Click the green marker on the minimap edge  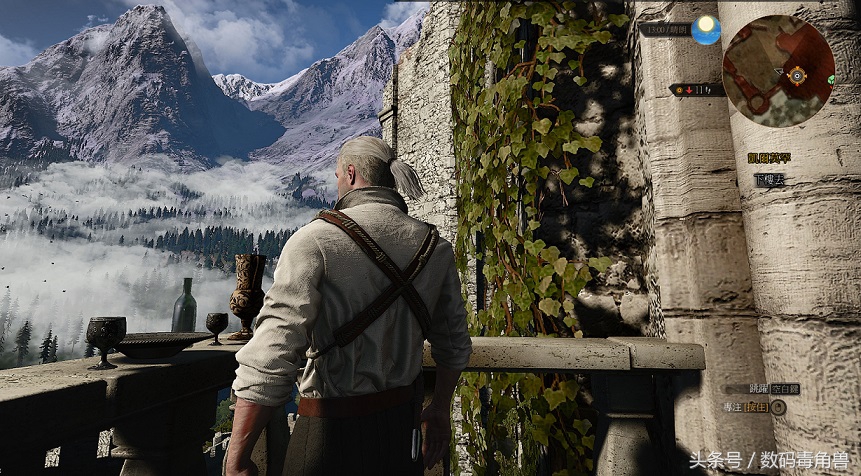click(831, 79)
